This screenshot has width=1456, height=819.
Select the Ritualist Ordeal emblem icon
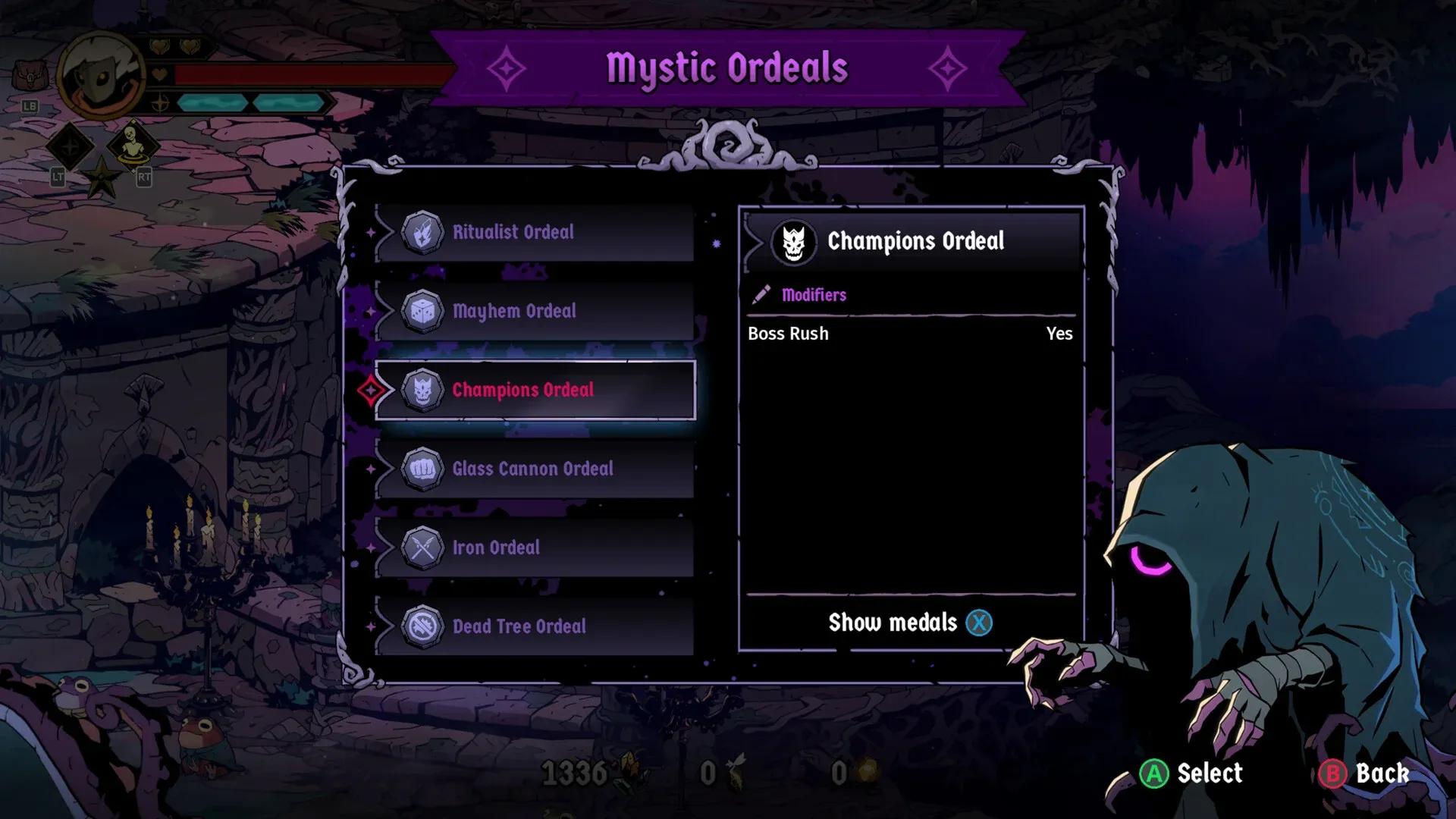pyautogui.click(x=422, y=232)
